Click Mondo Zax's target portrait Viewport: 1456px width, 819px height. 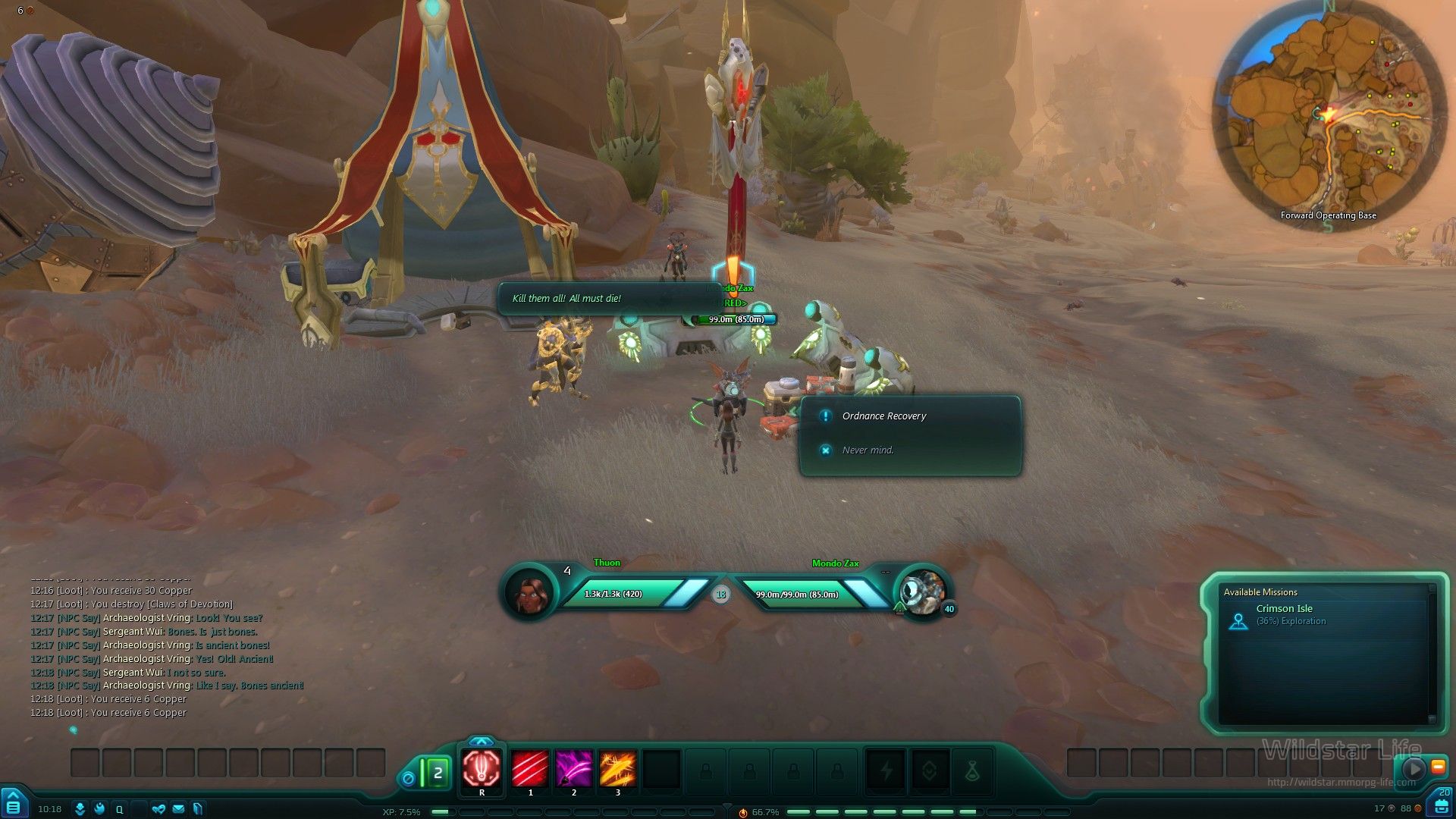tap(923, 594)
